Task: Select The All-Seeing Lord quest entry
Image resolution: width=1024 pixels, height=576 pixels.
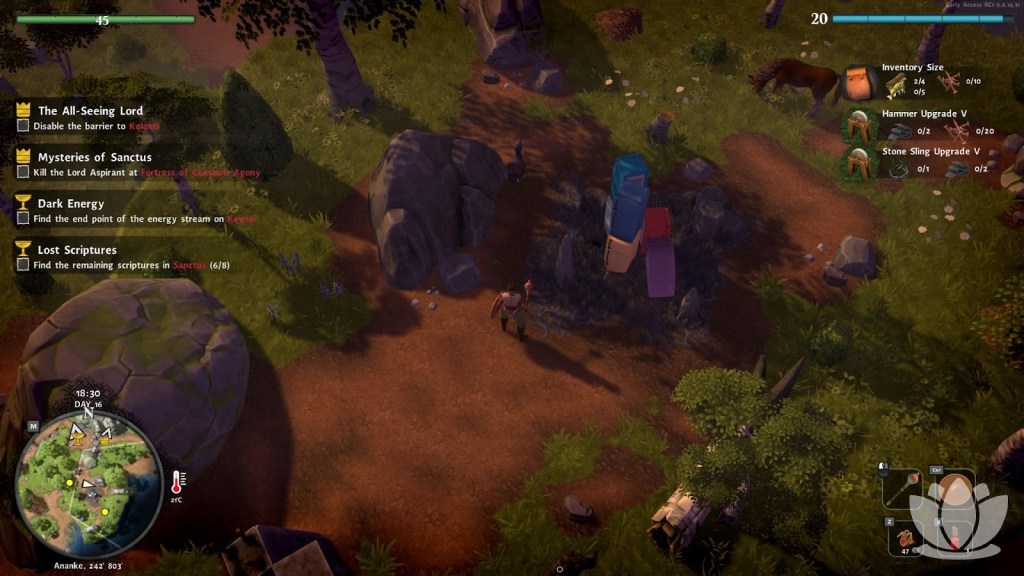Action: [90, 111]
